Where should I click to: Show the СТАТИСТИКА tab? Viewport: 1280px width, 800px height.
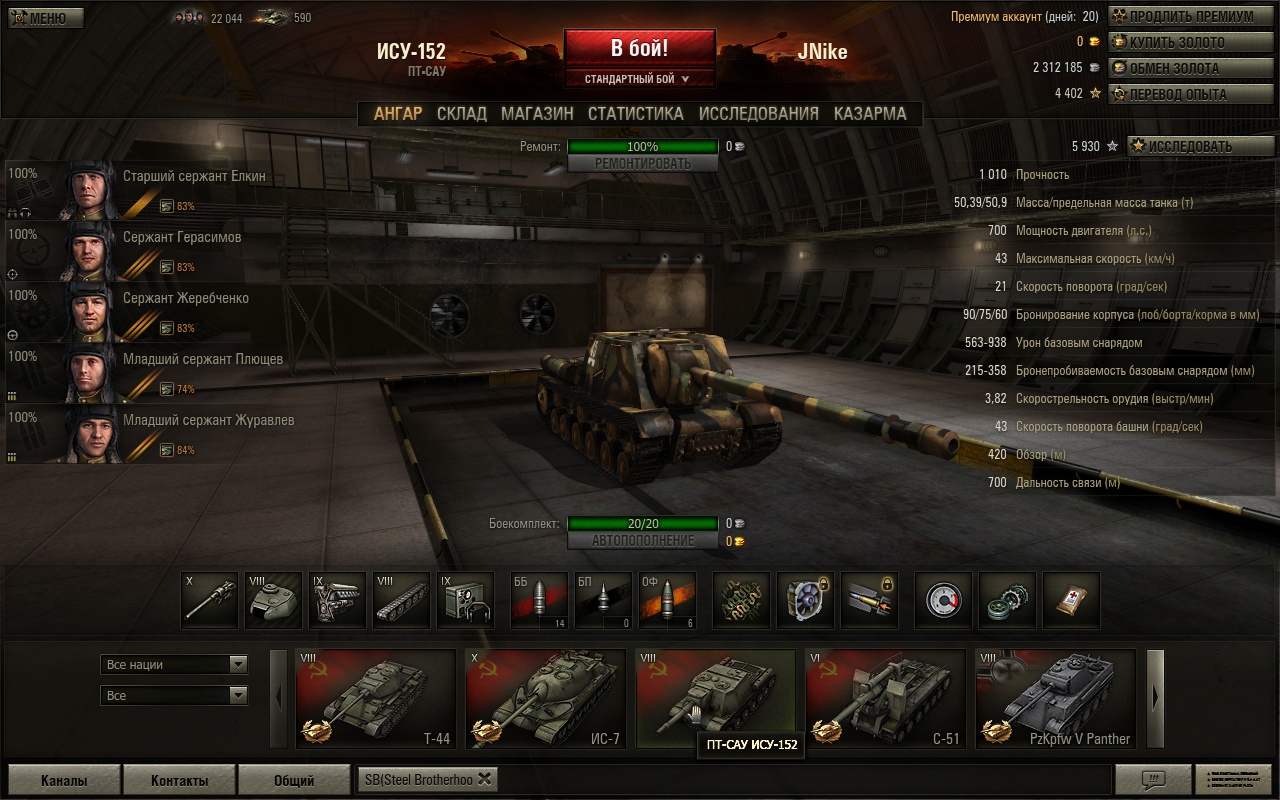(x=635, y=114)
